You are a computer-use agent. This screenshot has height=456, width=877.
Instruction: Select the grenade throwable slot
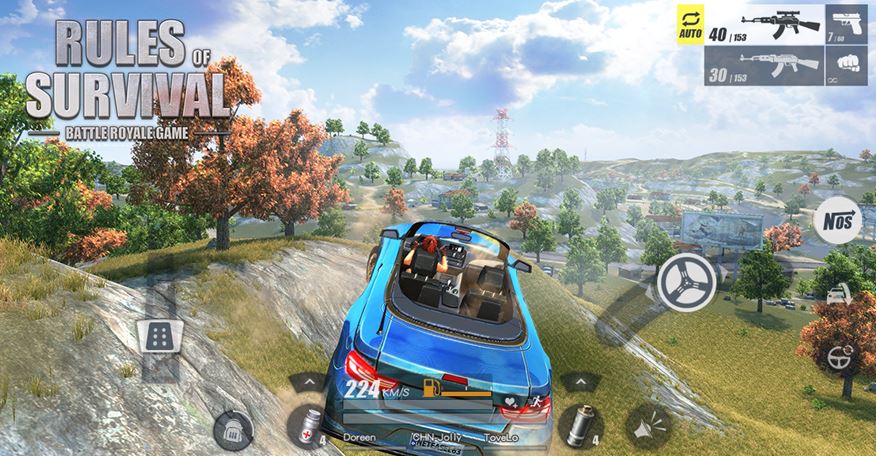[x=575, y=425]
